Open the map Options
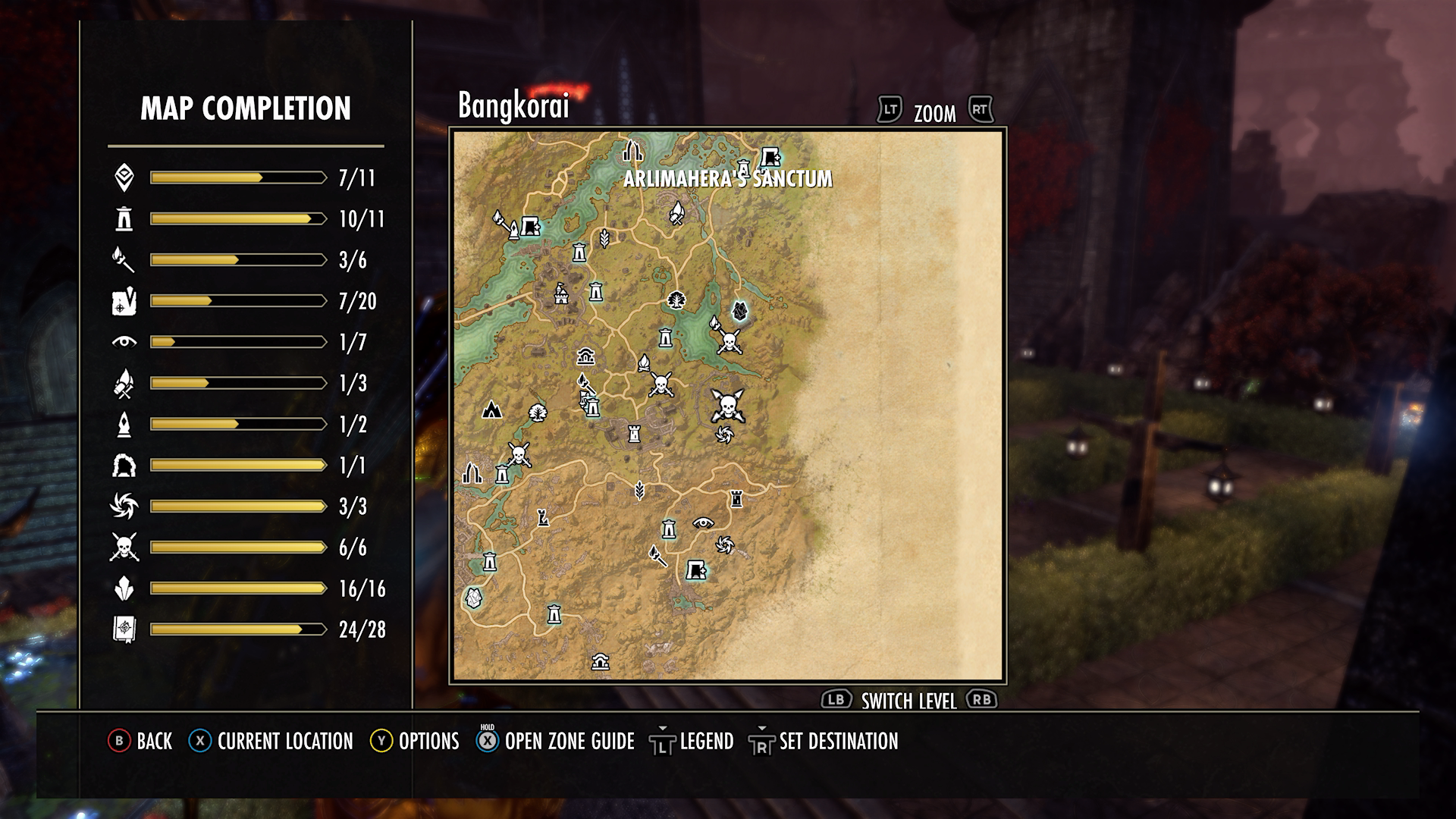This screenshot has width=1456, height=819. point(414,741)
